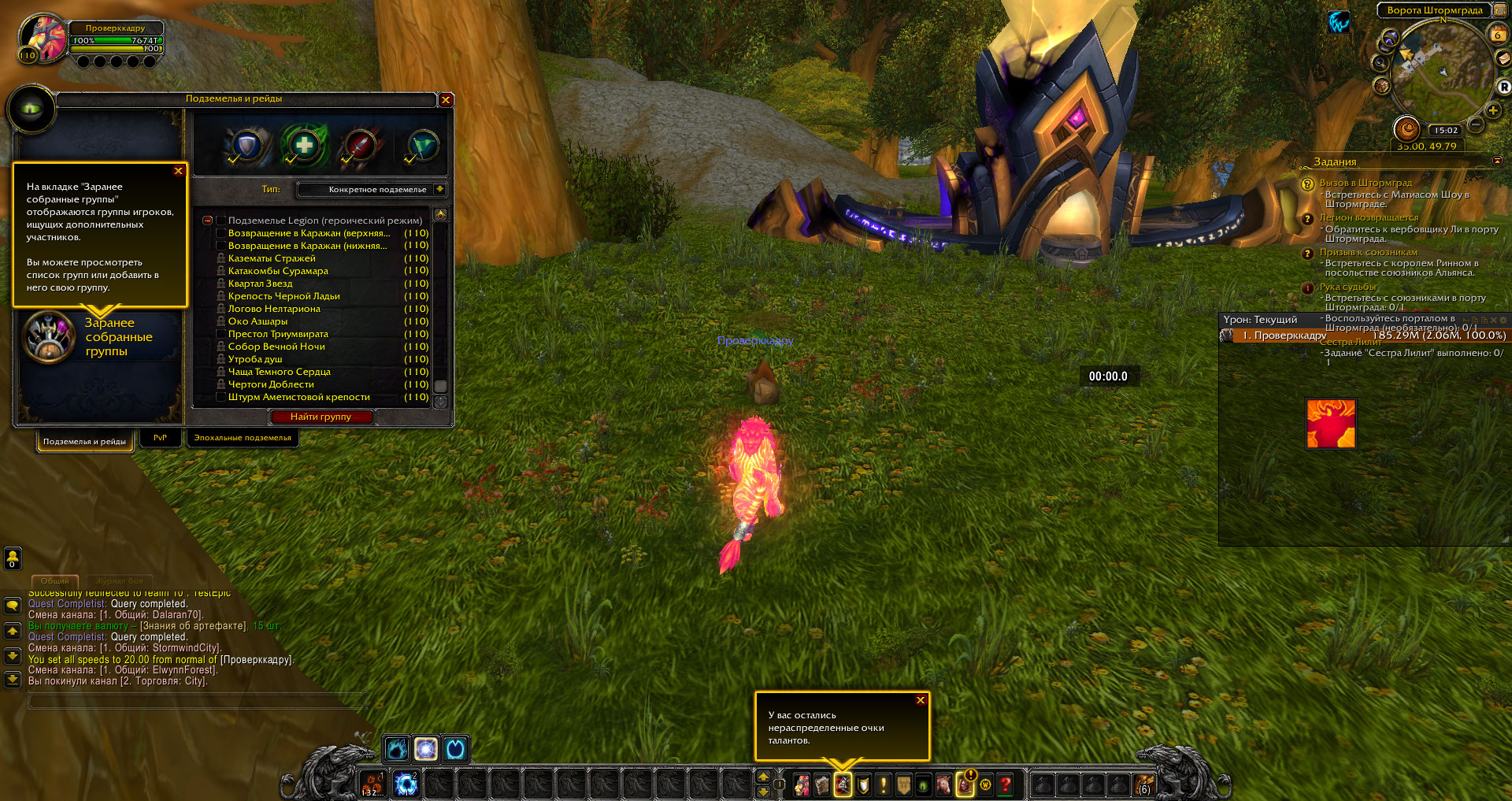Viewport: 1512px width, 801px height.
Task: Collapse the Legion heroic dungeon list header
Action: click(207, 221)
